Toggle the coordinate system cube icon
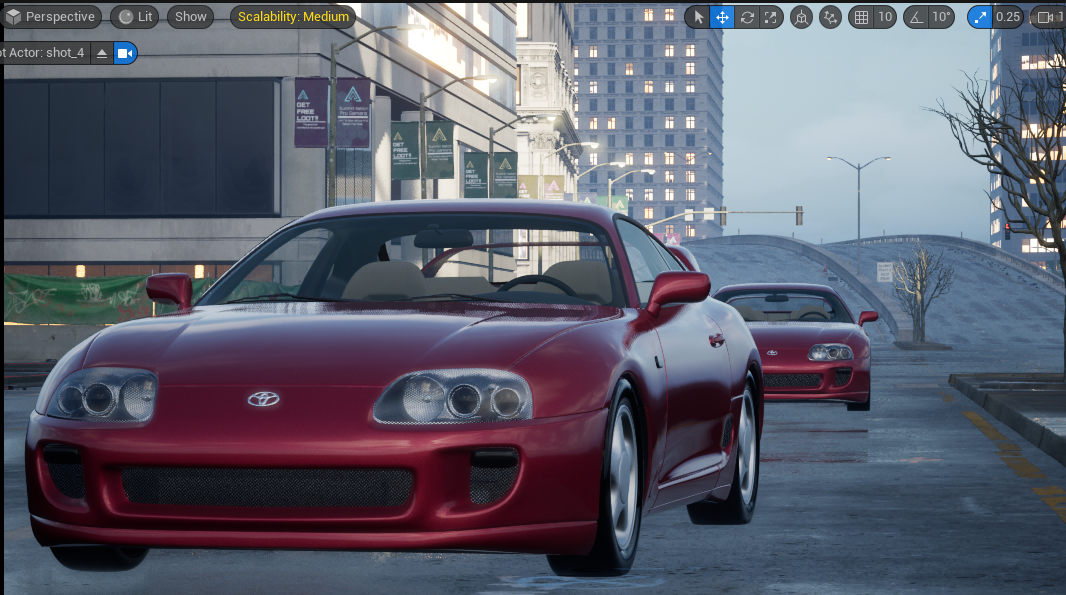This screenshot has height=595, width=1066. click(x=801, y=17)
